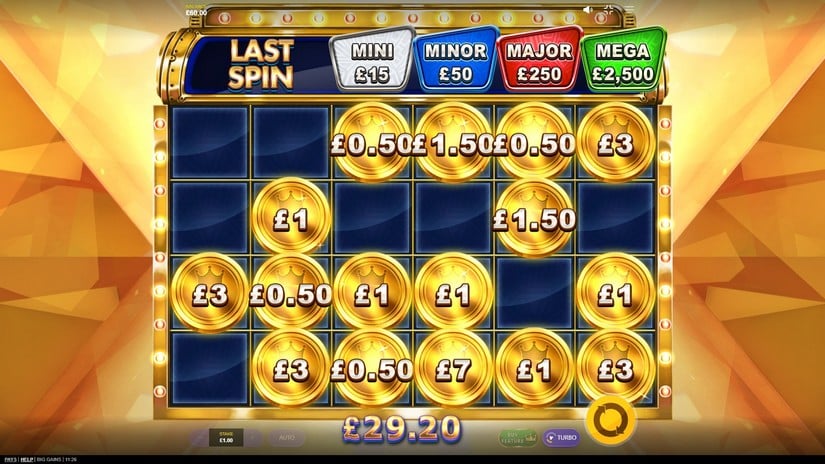Open the Stake amount selector
Viewport: 825px width, 464px height.
point(225,438)
